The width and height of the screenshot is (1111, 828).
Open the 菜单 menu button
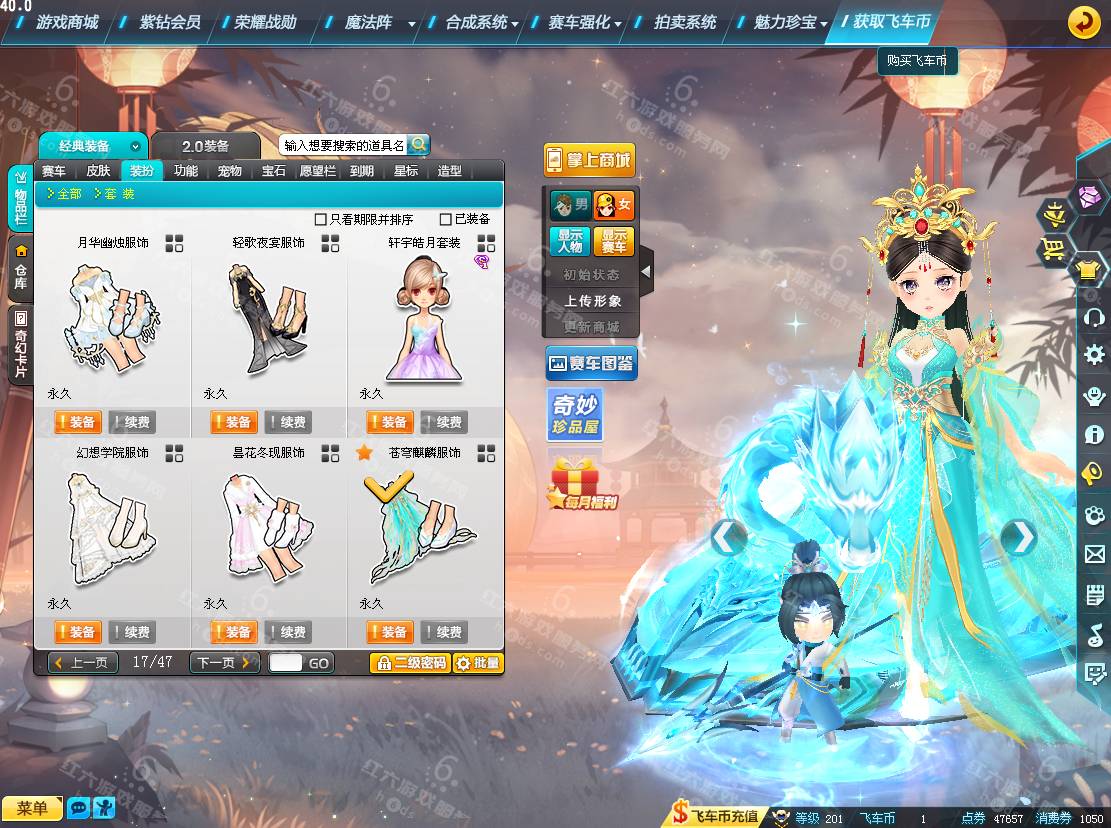[x=32, y=808]
